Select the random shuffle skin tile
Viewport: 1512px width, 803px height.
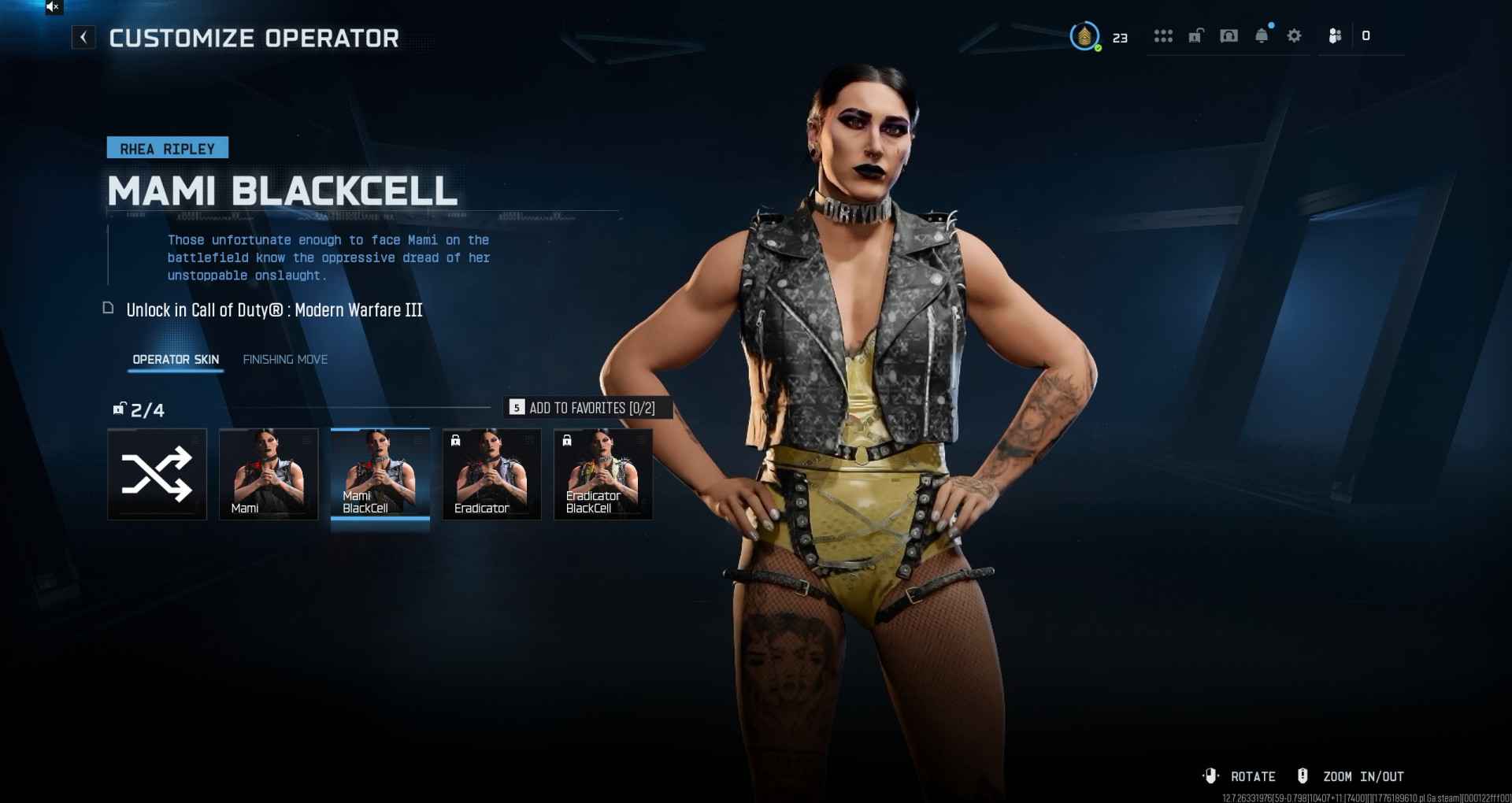pyautogui.click(x=157, y=474)
